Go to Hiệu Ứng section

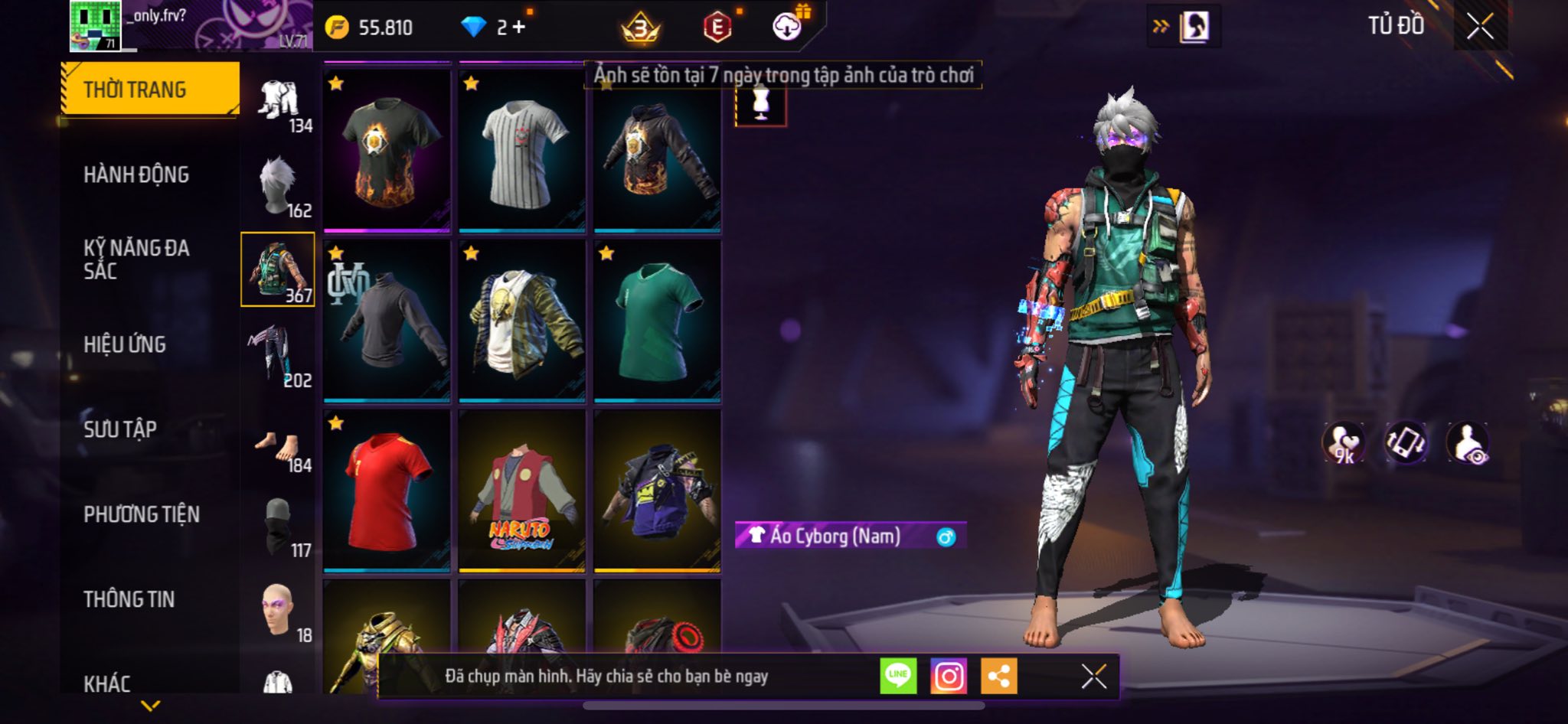(125, 344)
